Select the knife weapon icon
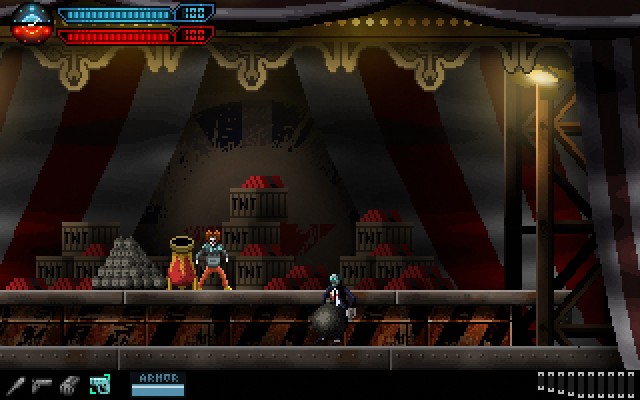The height and width of the screenshot is (400, 640). [x=15, y=383]
